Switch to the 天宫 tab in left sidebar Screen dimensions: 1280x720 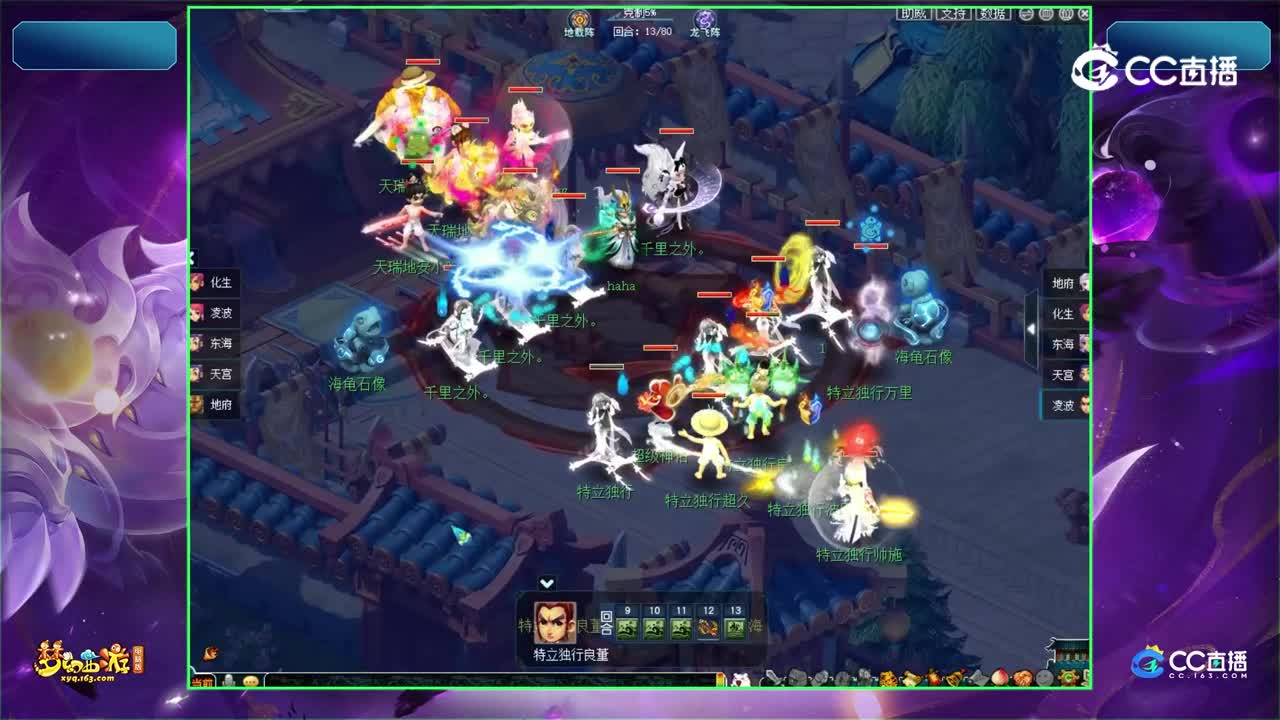tap(219, 375)
